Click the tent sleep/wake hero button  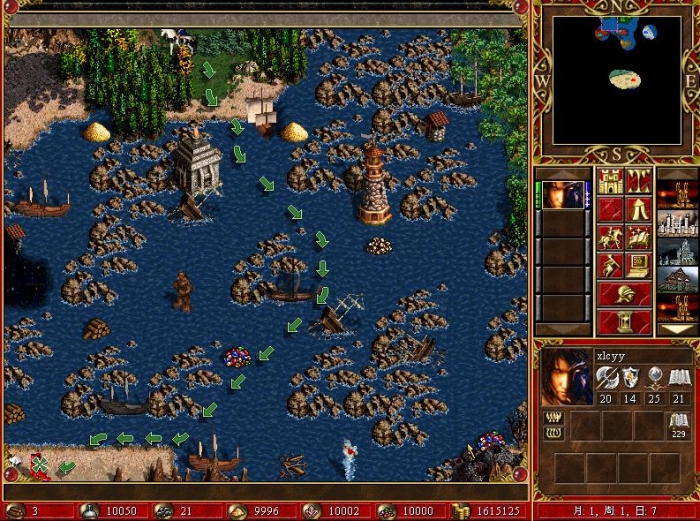point(638,210)
